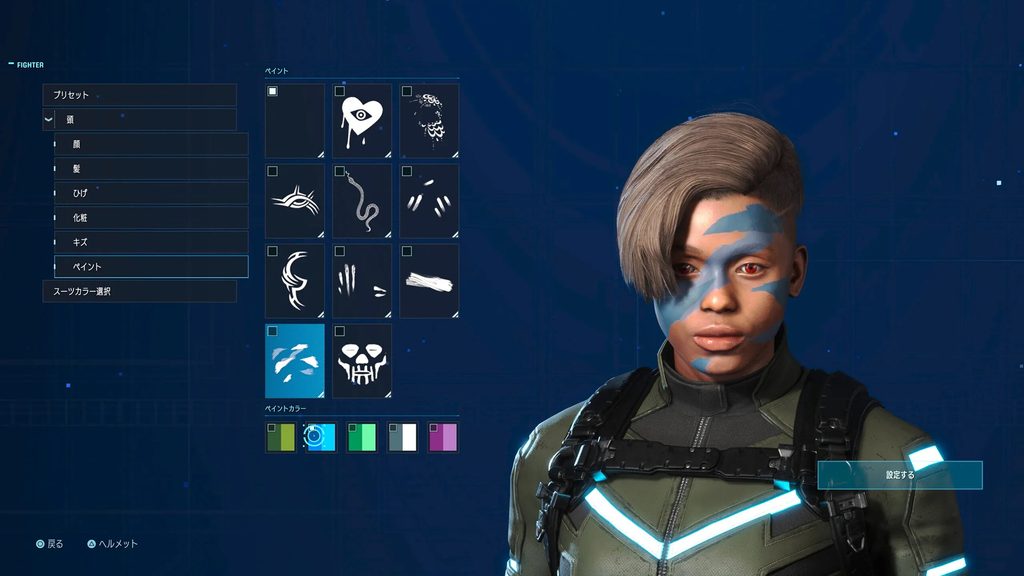Open スーツカラー選択 suit color selection
The width and height of the screenshot is (1024, 576).
pos(139,291)
